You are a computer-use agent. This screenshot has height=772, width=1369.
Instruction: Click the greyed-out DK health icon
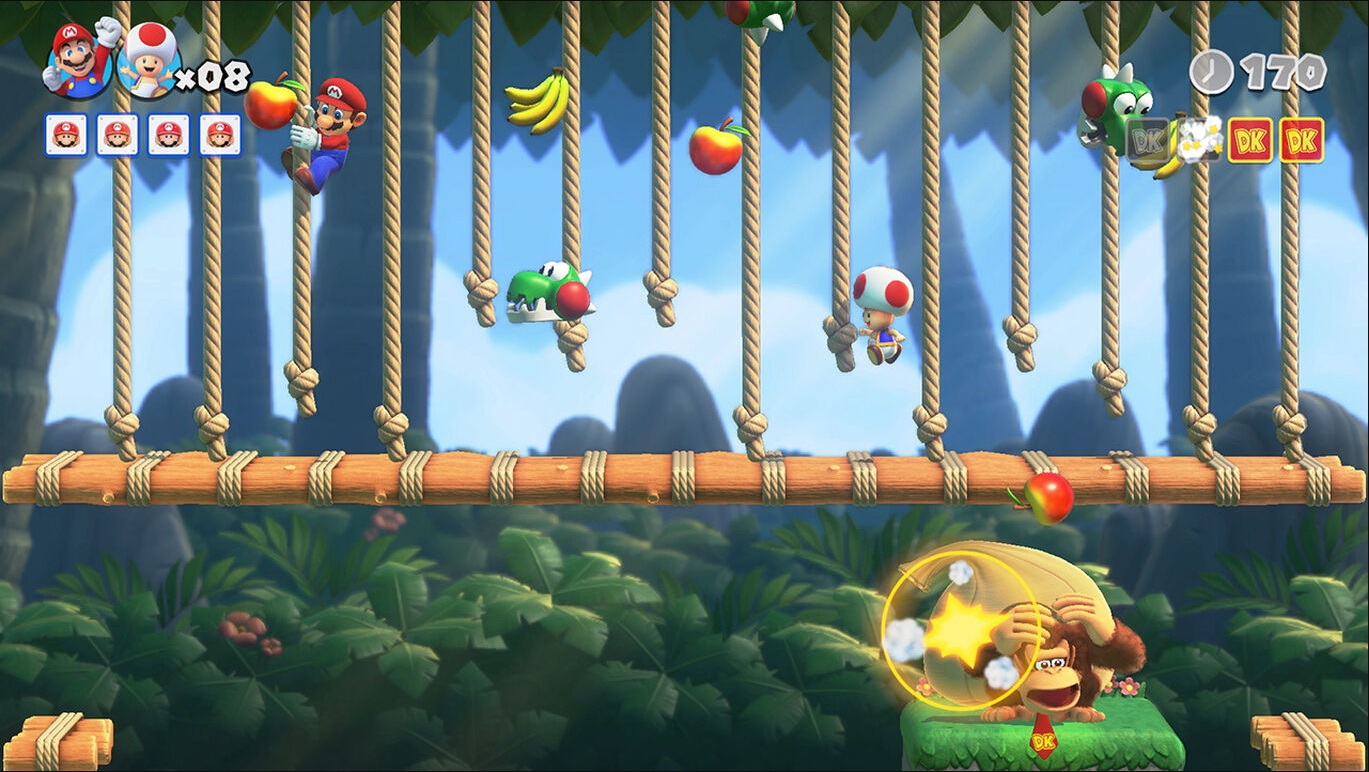pyautogui.click(x=1147, y=141)
